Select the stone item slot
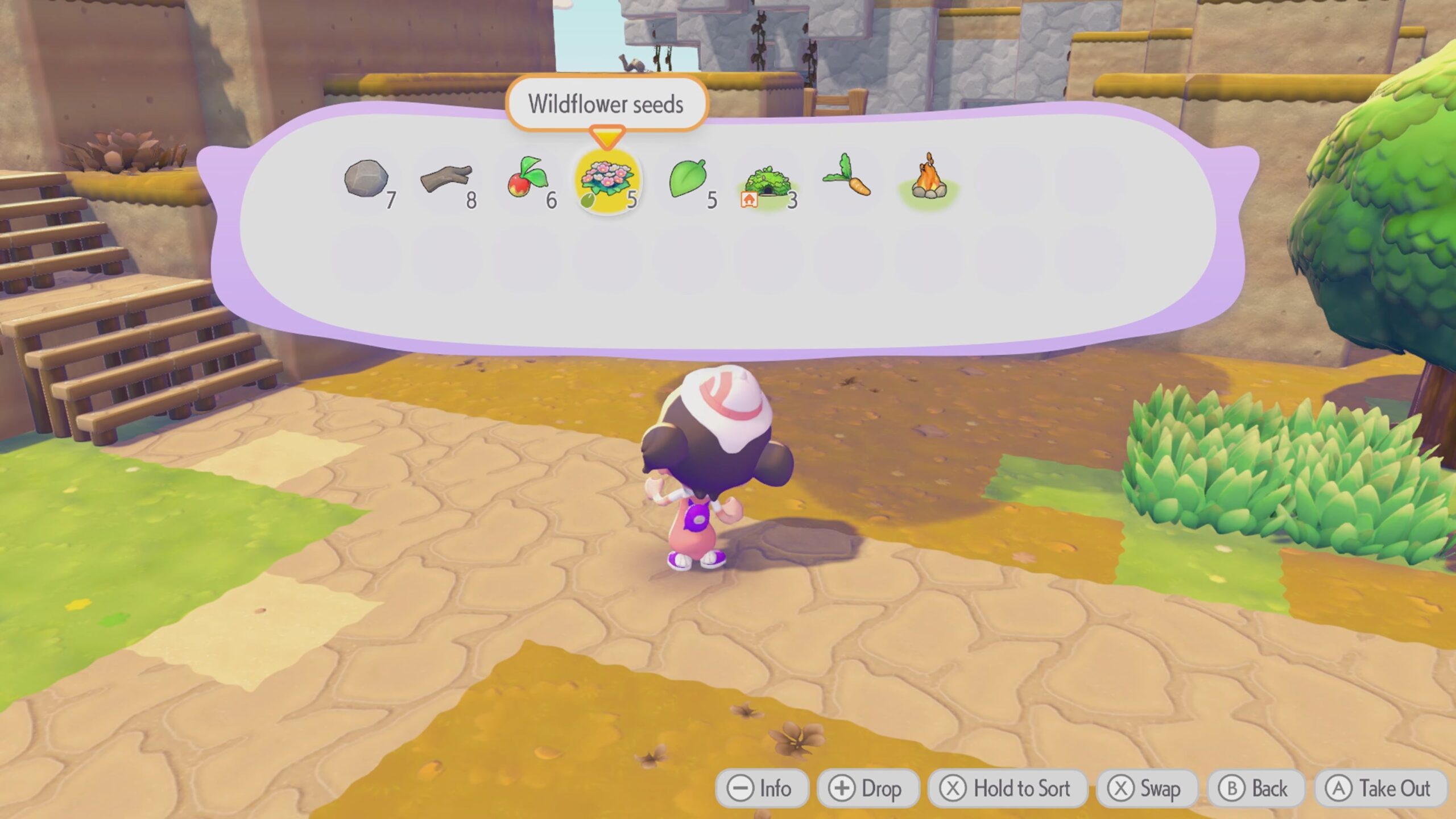This screenshot has height=819, width=1456. point(367,181)
